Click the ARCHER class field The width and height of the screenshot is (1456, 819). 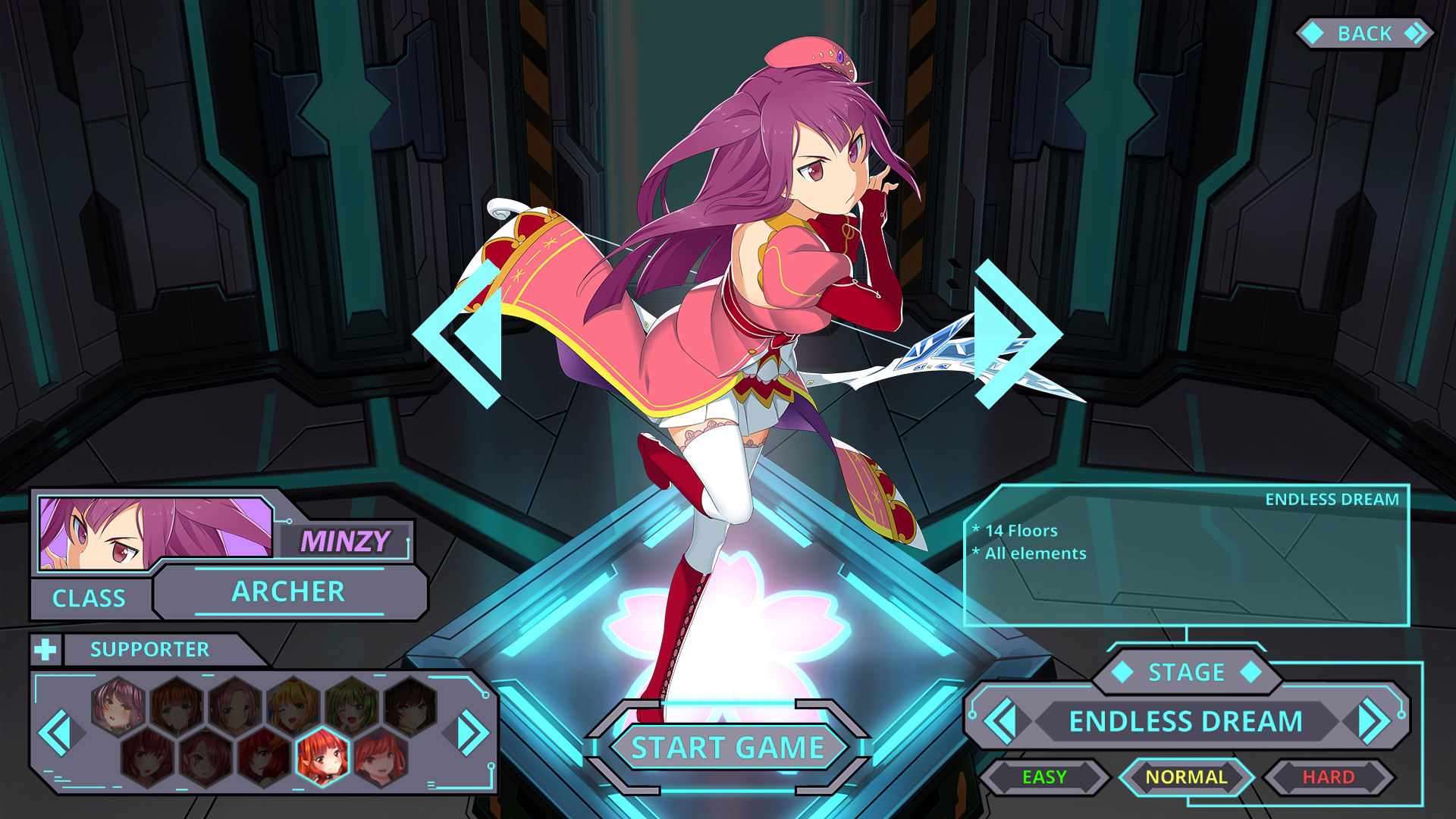click(x=290, y=592)
